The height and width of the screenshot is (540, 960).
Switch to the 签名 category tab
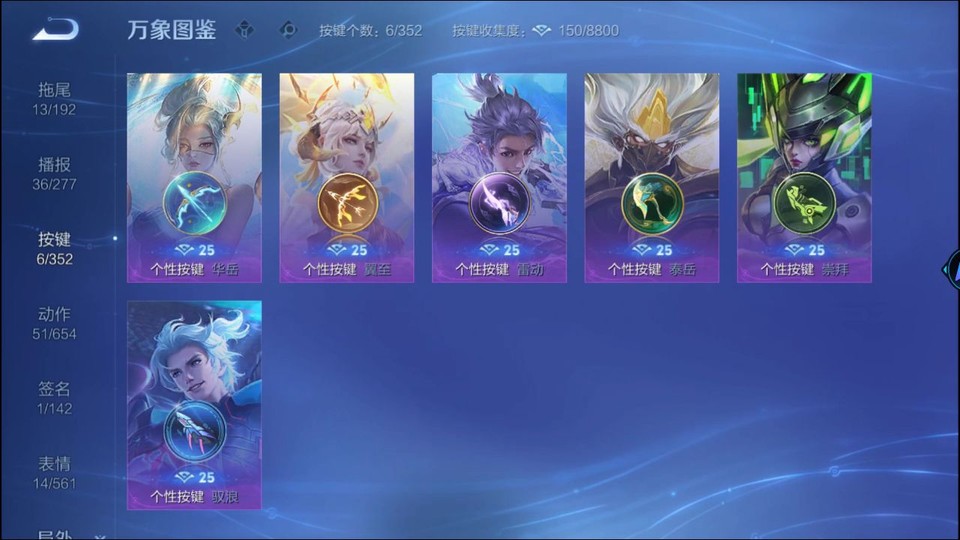click(x=55, y=398)
